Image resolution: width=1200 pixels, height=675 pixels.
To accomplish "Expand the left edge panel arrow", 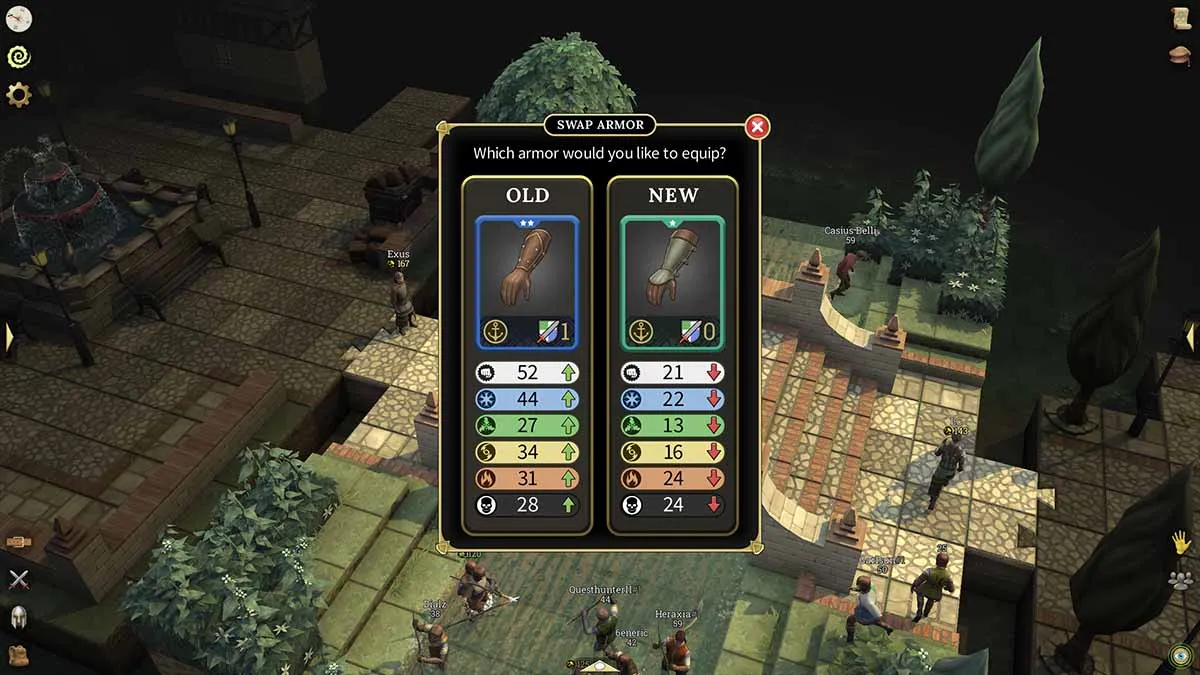I will click(8, 337).
